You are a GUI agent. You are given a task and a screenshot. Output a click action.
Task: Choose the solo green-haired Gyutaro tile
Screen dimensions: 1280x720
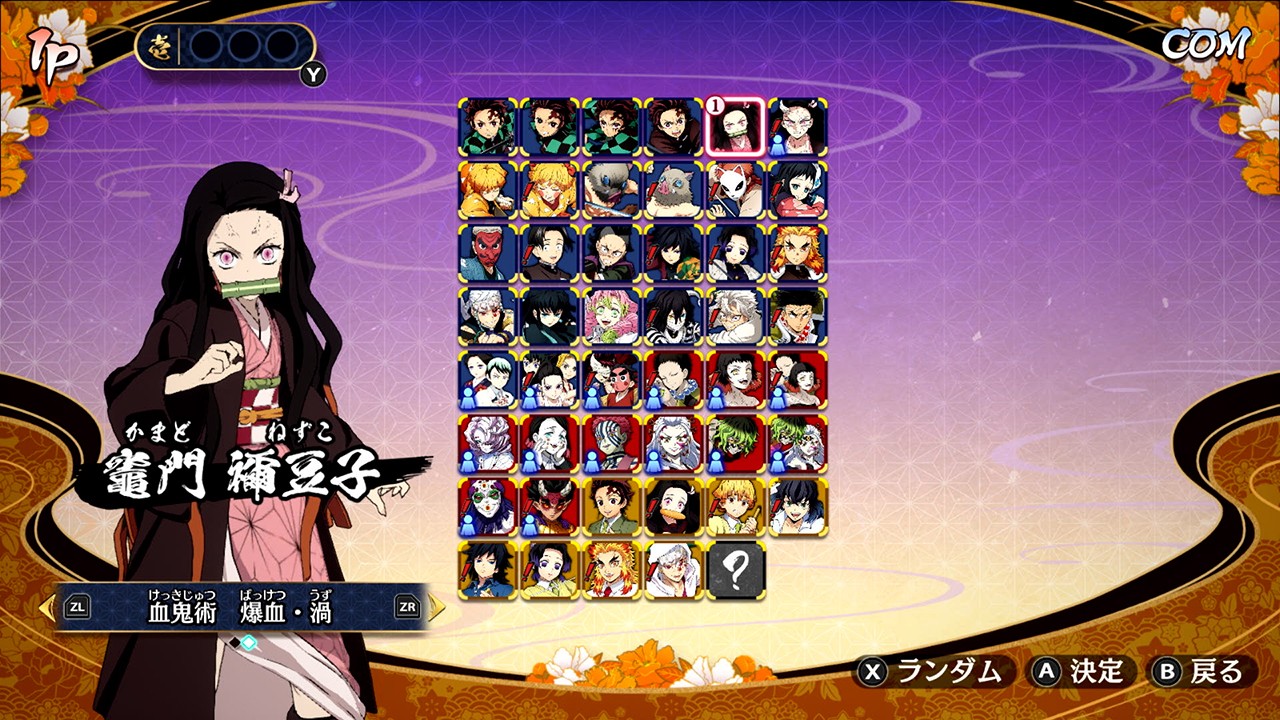pyautogui.click(x=736, y=442)
